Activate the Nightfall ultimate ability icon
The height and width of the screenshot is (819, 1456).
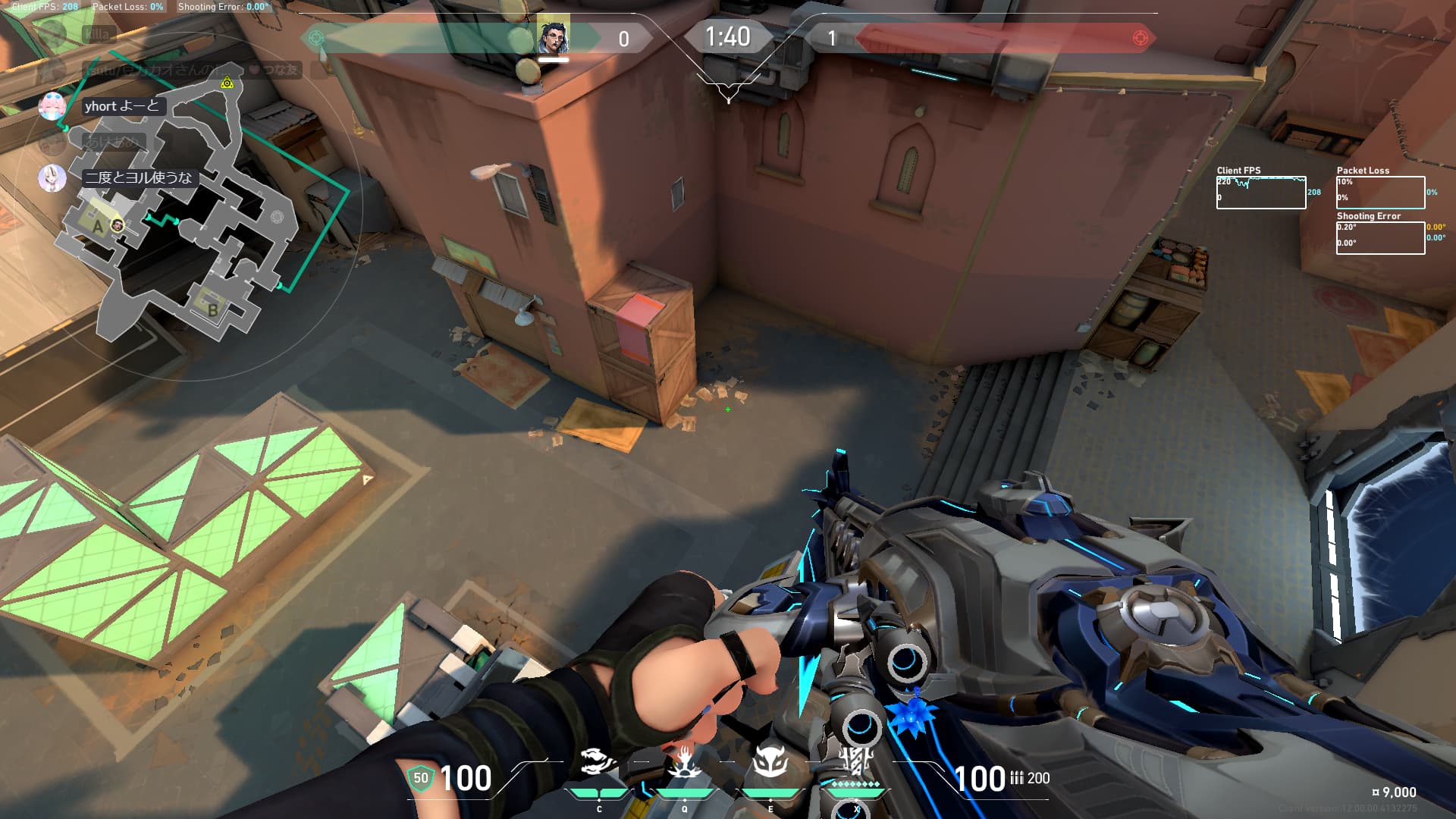pos(856,761)
